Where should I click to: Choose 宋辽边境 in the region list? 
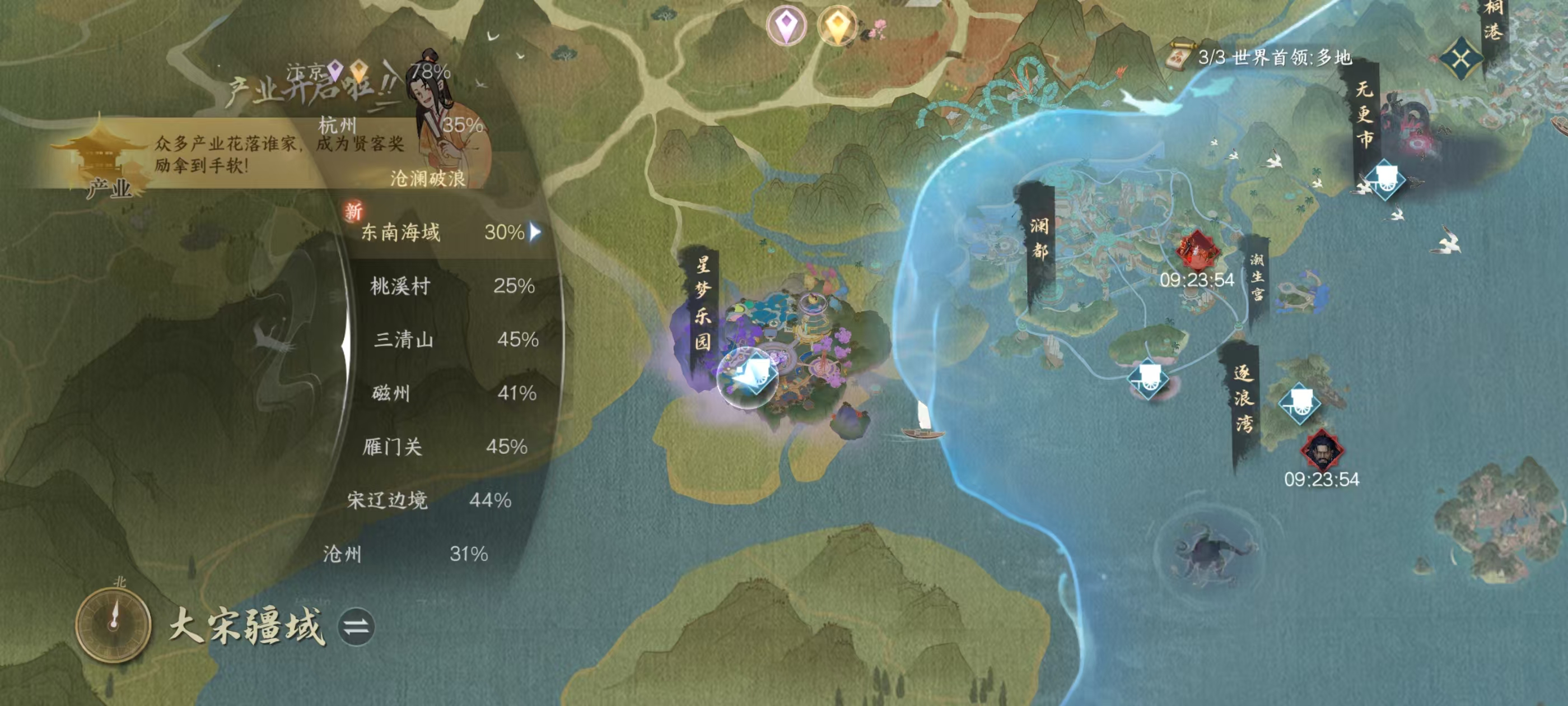coord(387,500)
